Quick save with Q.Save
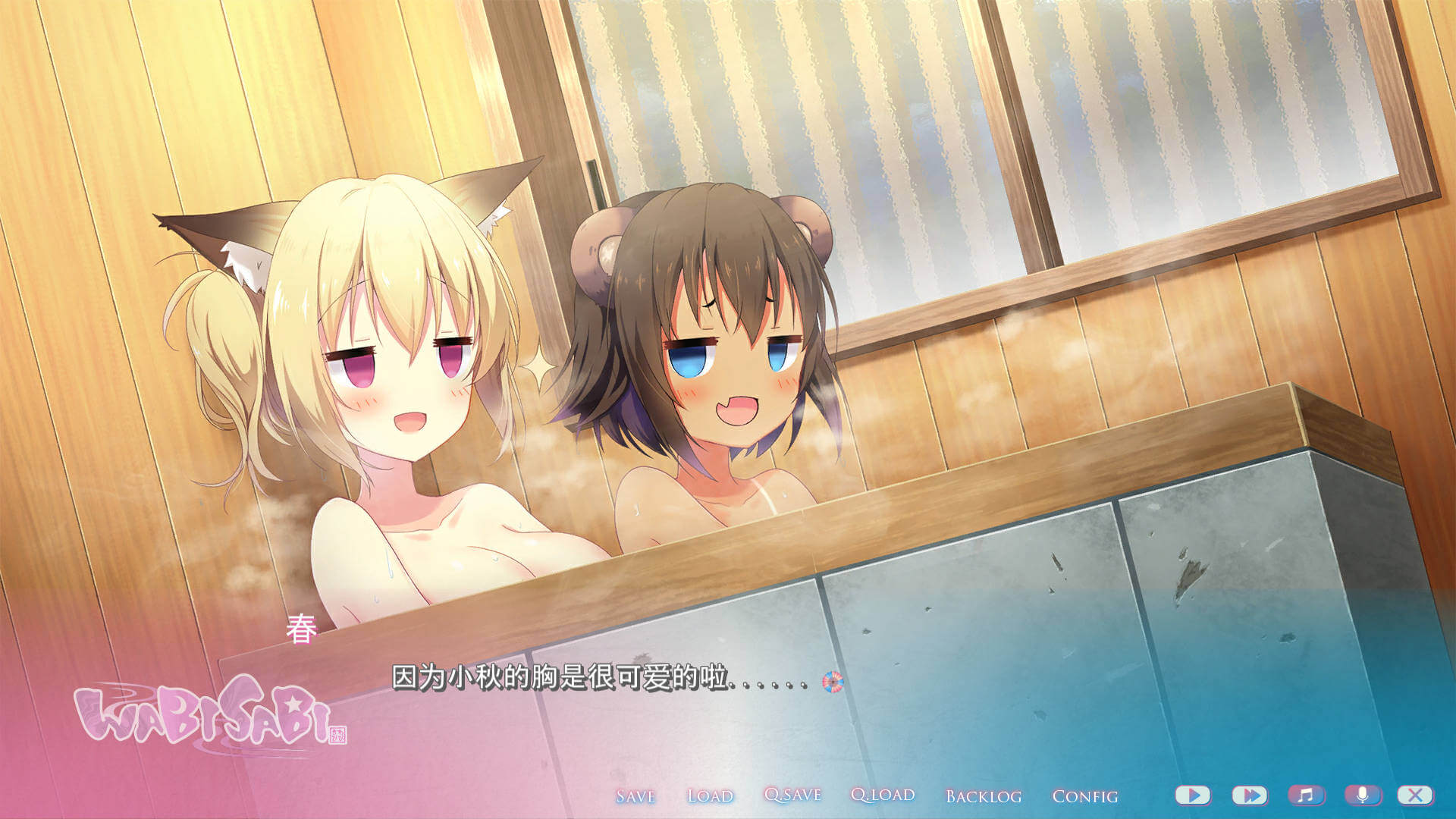The height and width of the screenshot is (819, 1456). point(792,795)
